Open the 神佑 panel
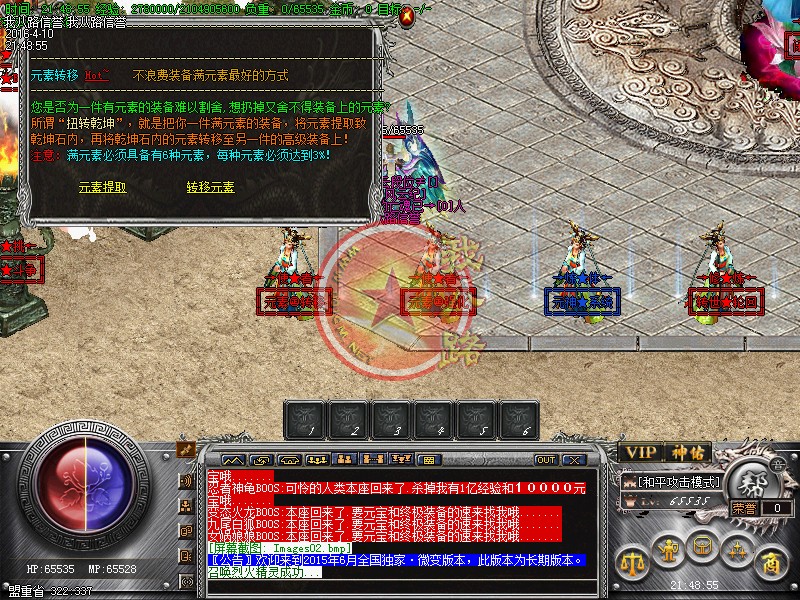Viewport: 800px width, 600px height. coord(690,453)
